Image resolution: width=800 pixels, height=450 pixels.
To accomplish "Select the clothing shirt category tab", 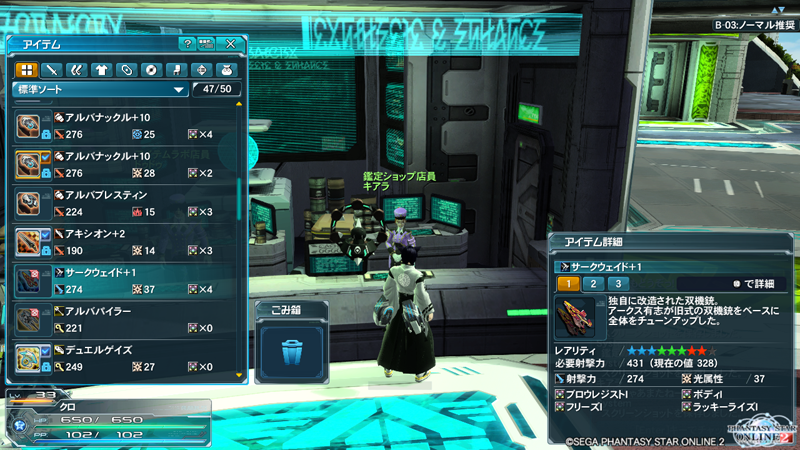I will (x=101, y=70).
